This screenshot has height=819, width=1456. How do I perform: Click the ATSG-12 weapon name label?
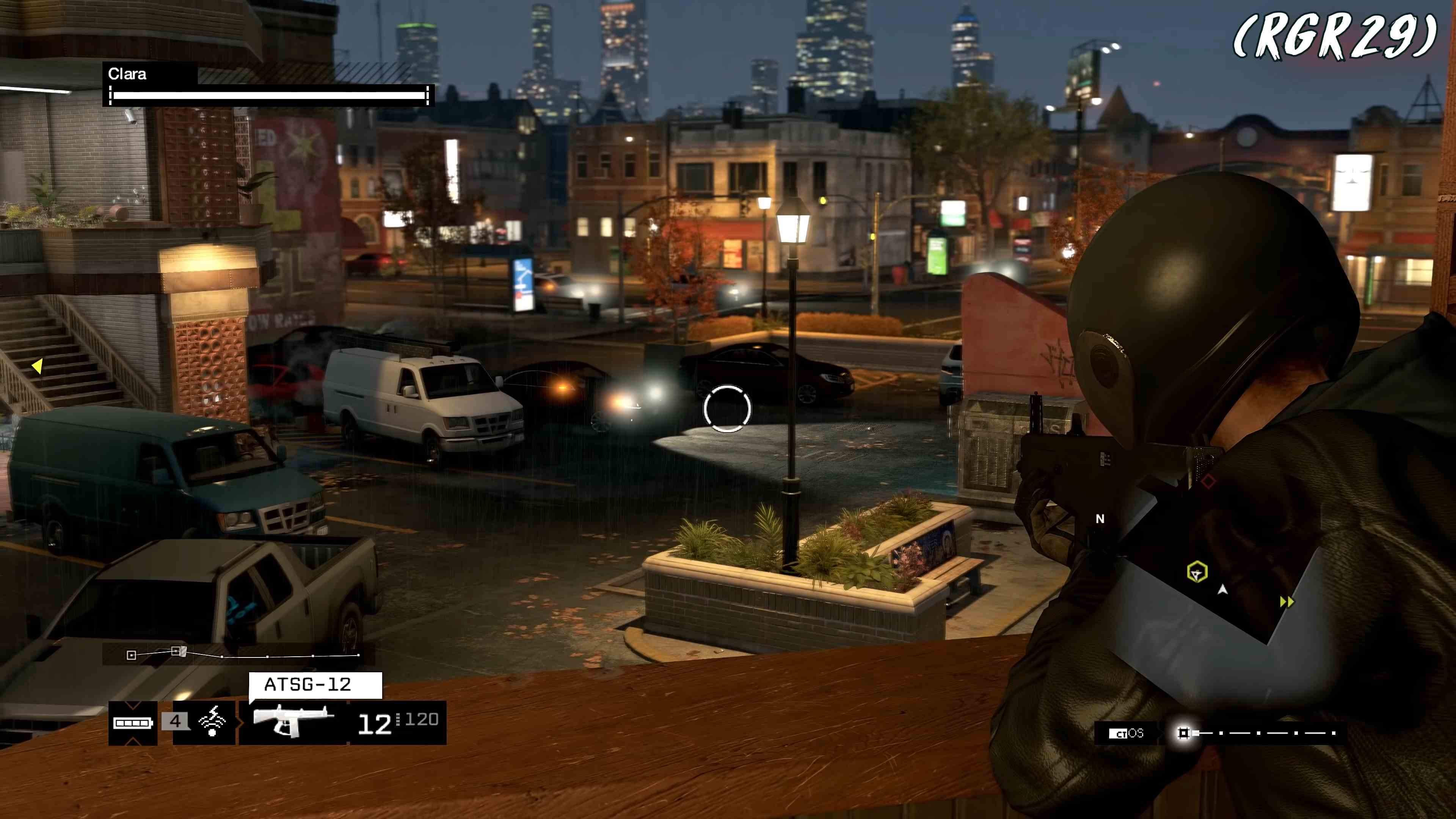click(x=309, y=686)
